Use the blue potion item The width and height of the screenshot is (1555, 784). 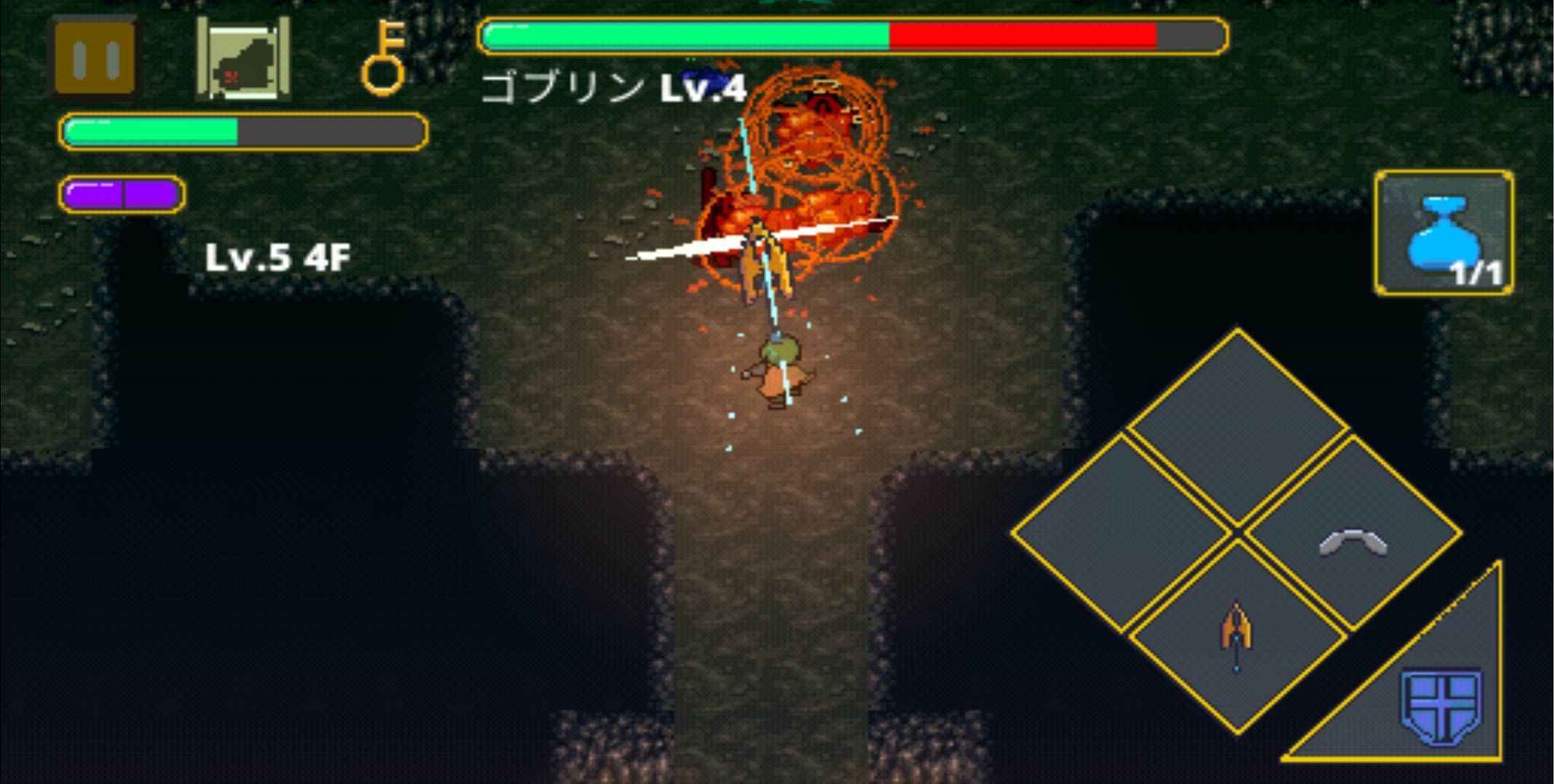tap(1444, 234)
